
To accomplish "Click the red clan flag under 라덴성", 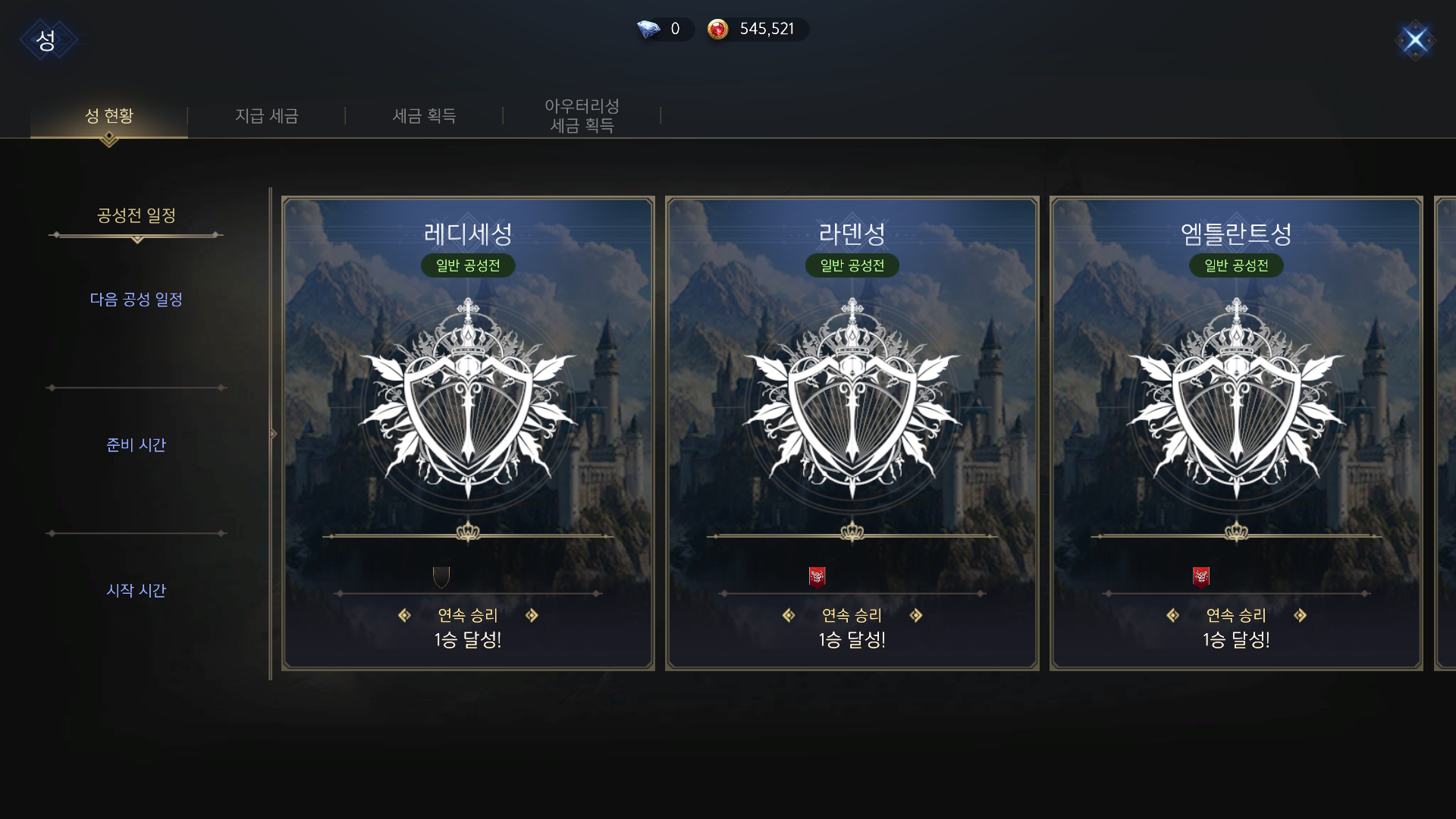I will (x=817, y=576).
